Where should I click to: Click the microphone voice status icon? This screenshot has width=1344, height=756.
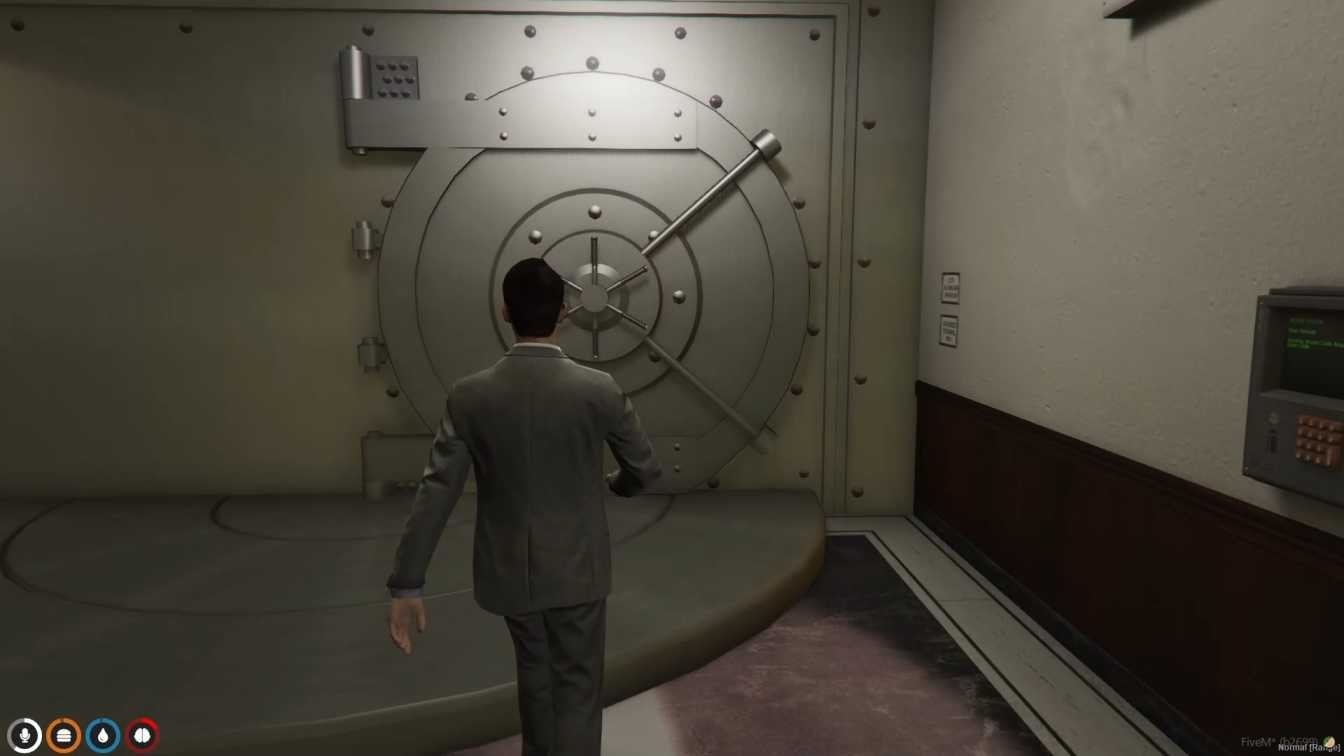[24, 736]
